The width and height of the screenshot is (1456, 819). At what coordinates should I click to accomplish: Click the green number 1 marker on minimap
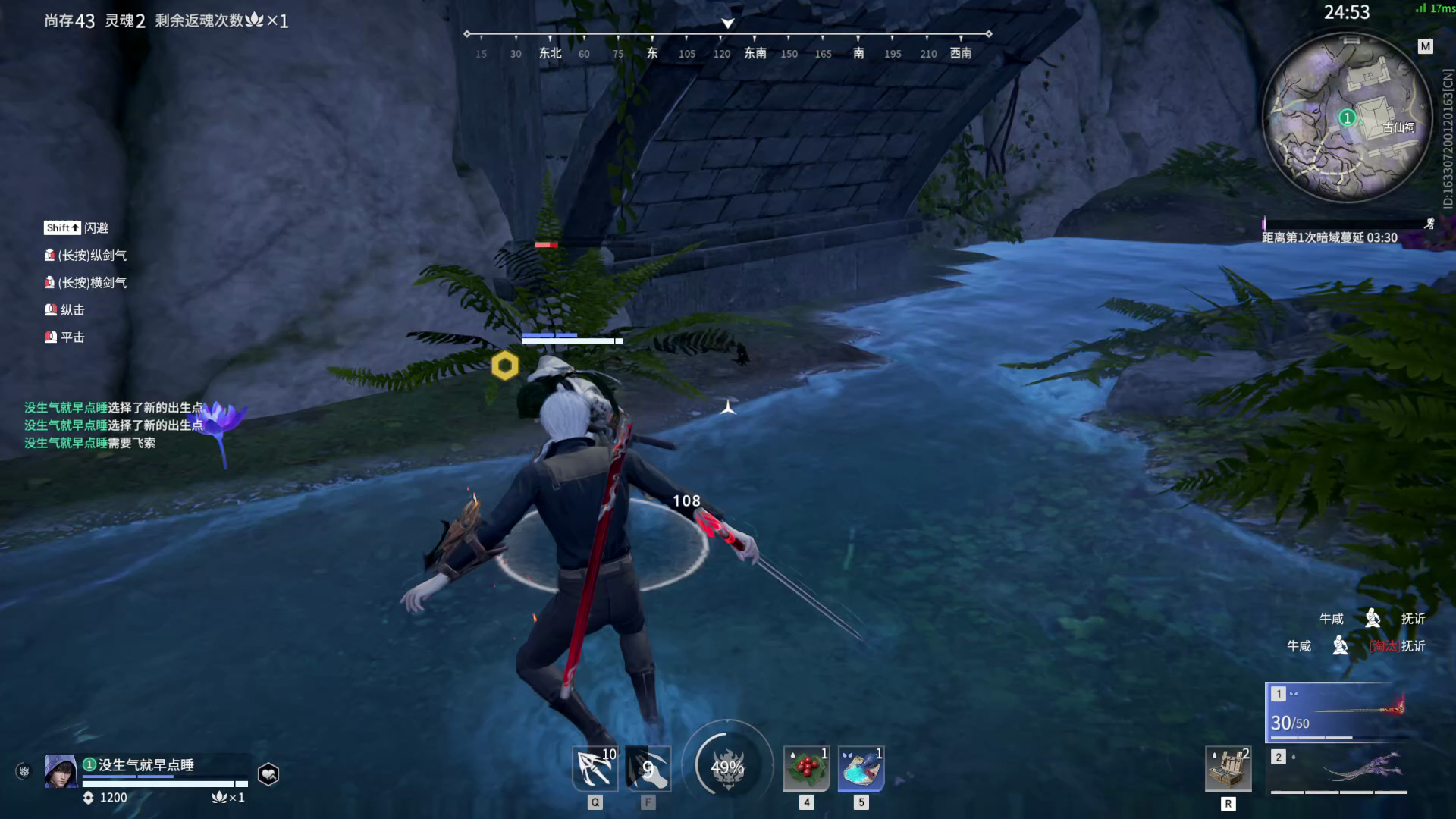point(1347,118)
